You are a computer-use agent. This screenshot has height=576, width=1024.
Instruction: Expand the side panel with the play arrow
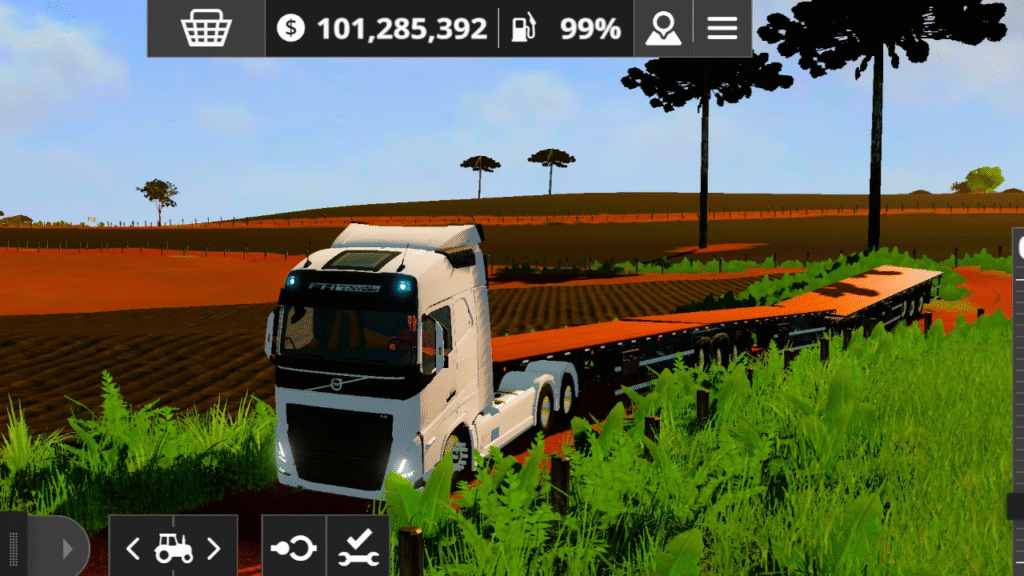click(67, 548)
